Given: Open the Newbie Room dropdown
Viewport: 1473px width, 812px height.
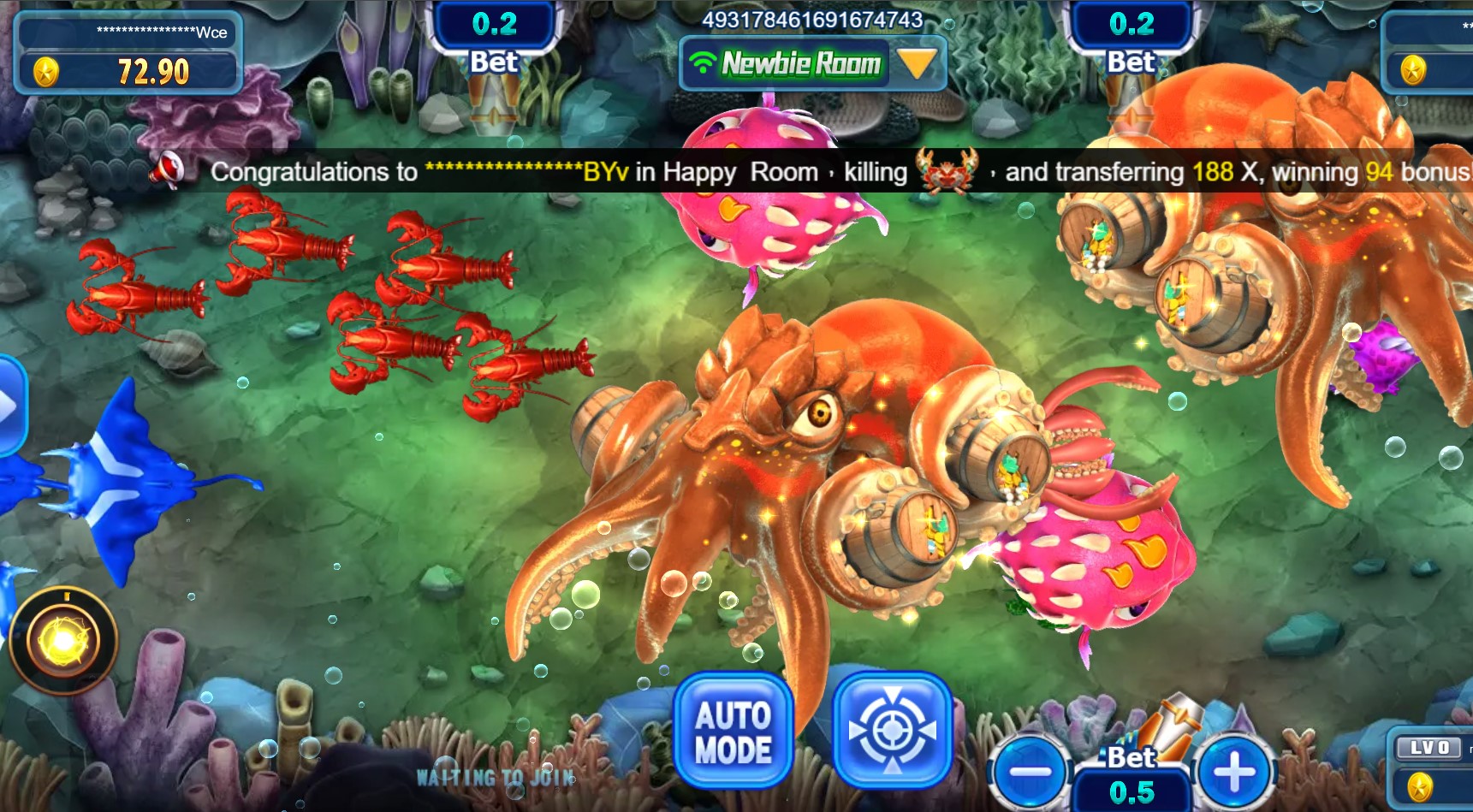Looking at the screenshot, I should [x=917, y=63].
